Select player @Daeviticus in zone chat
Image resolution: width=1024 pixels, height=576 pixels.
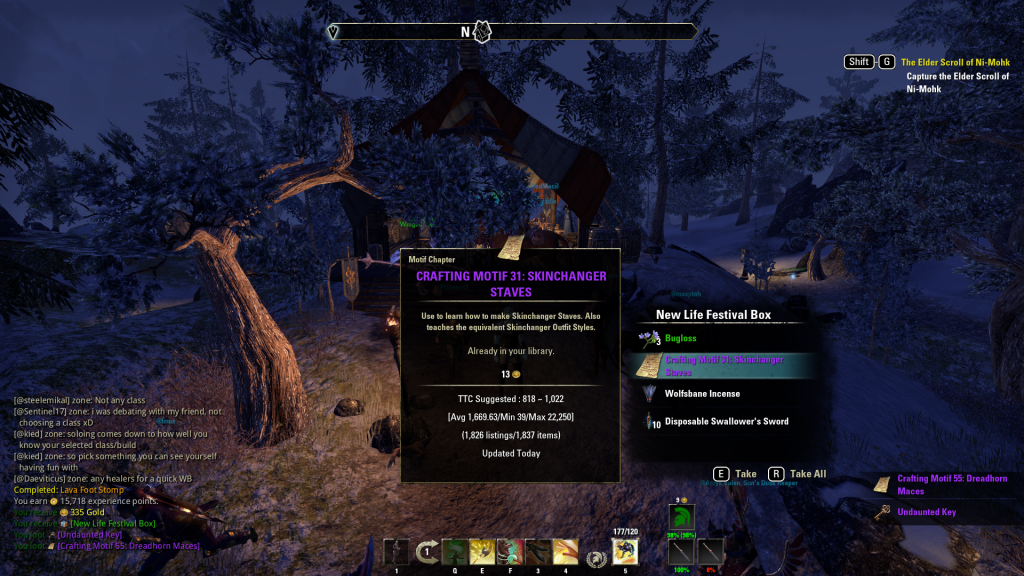pyautogui.click(x=38, y=479)
